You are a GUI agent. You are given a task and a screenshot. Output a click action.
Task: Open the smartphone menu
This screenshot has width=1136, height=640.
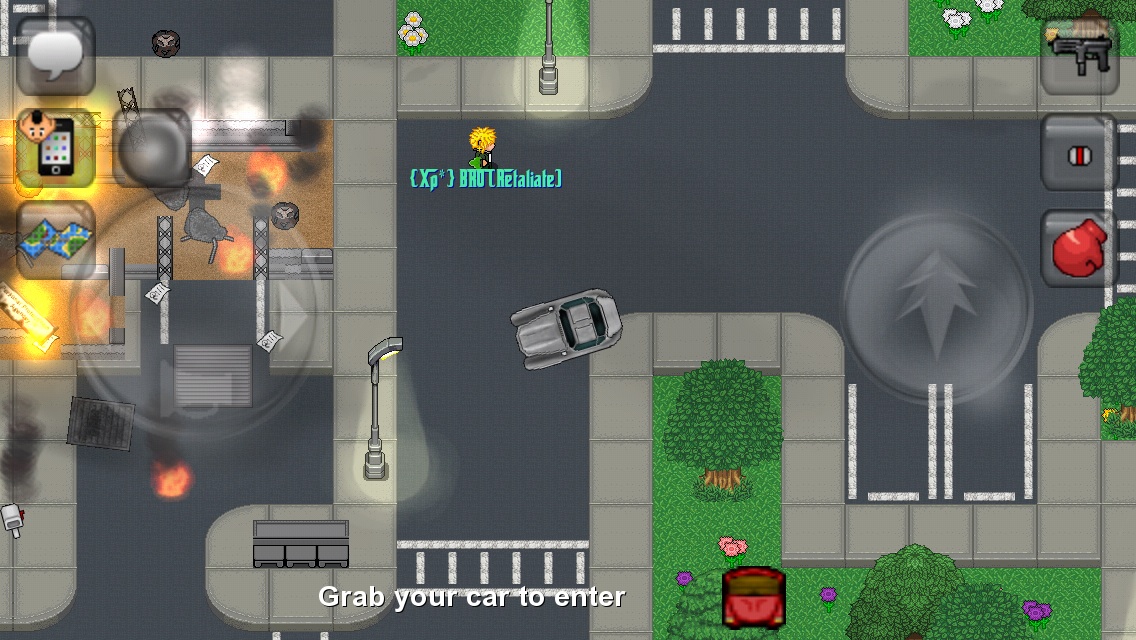(x=56, y=148)
